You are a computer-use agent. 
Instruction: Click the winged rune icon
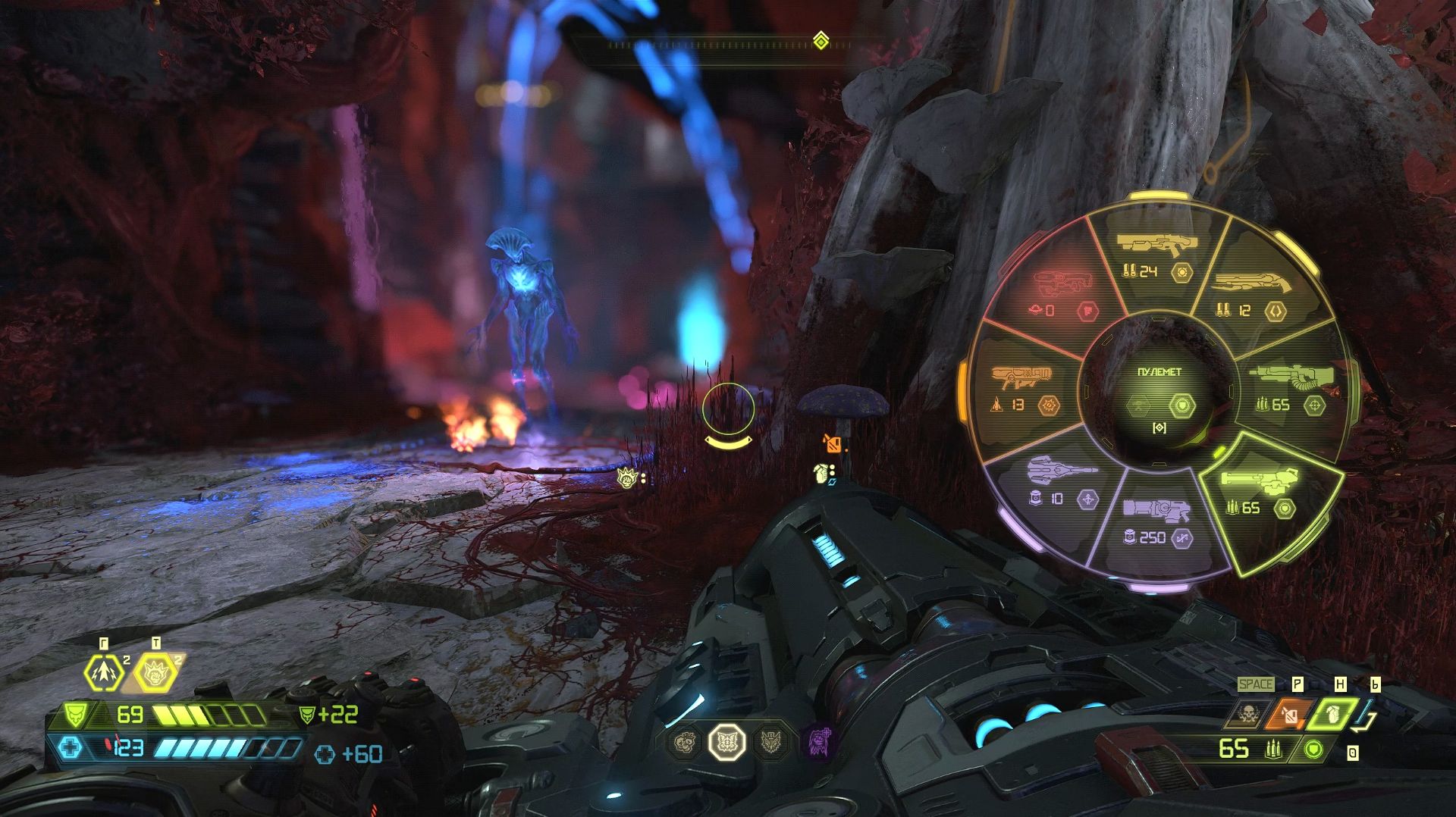click(771, 741)
